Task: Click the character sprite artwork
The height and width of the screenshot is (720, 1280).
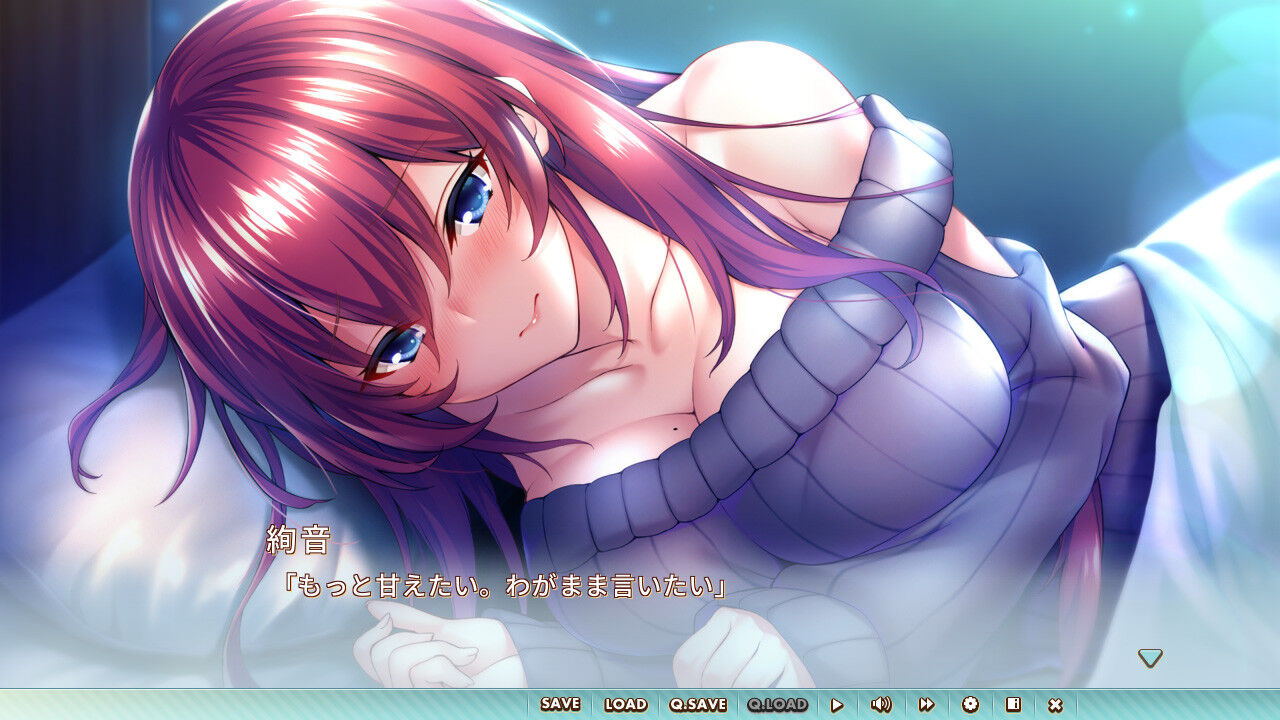Action: click(x=500, y=300)
